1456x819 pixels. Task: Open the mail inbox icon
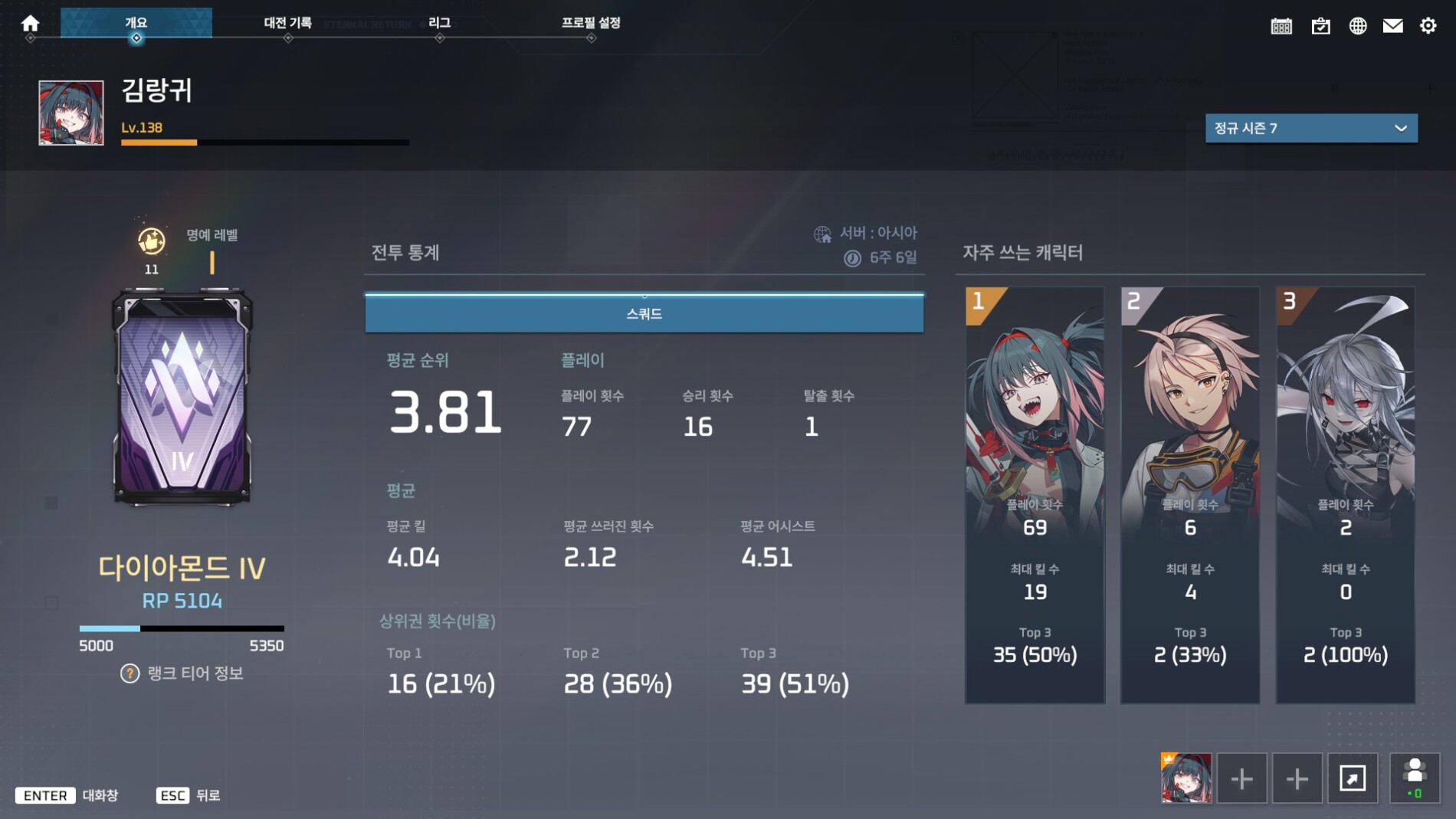coord(1392,26)
